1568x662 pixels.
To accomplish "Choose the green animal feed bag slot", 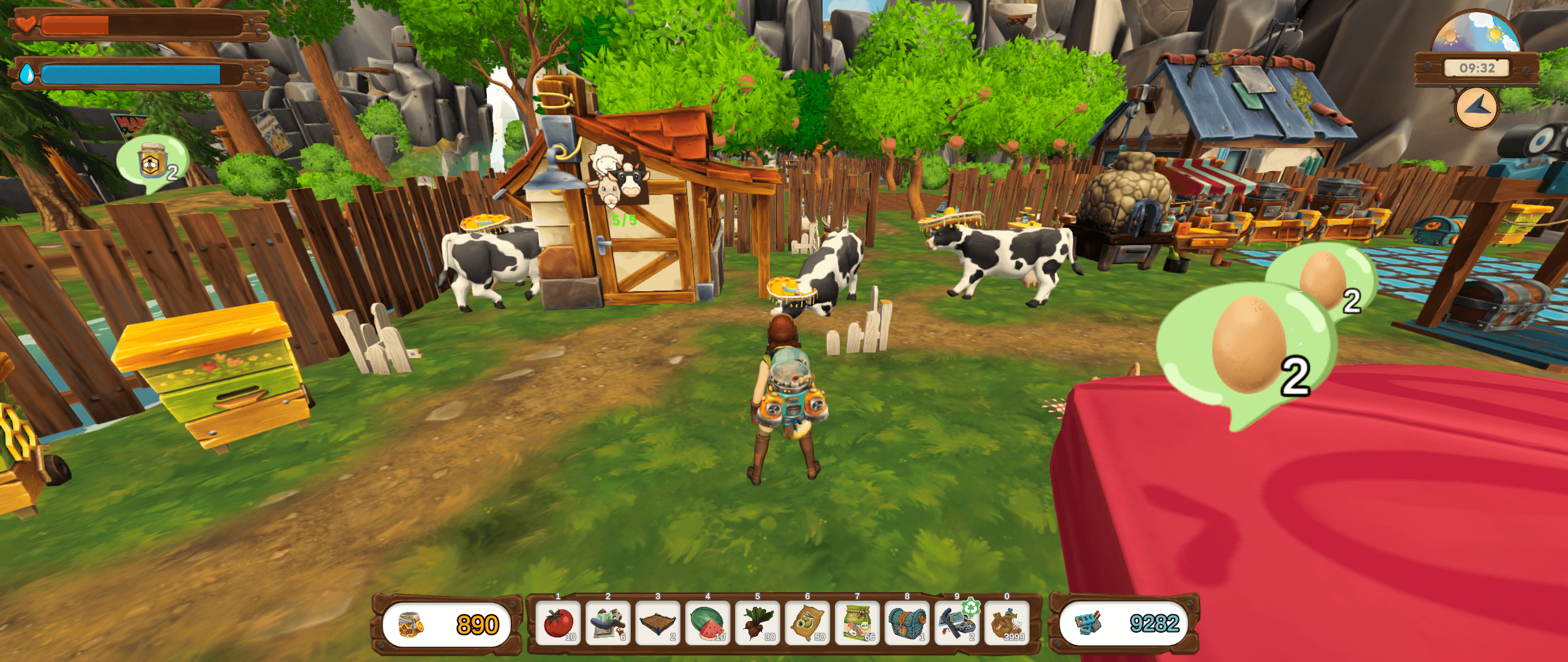I will (x=858, y=623).
